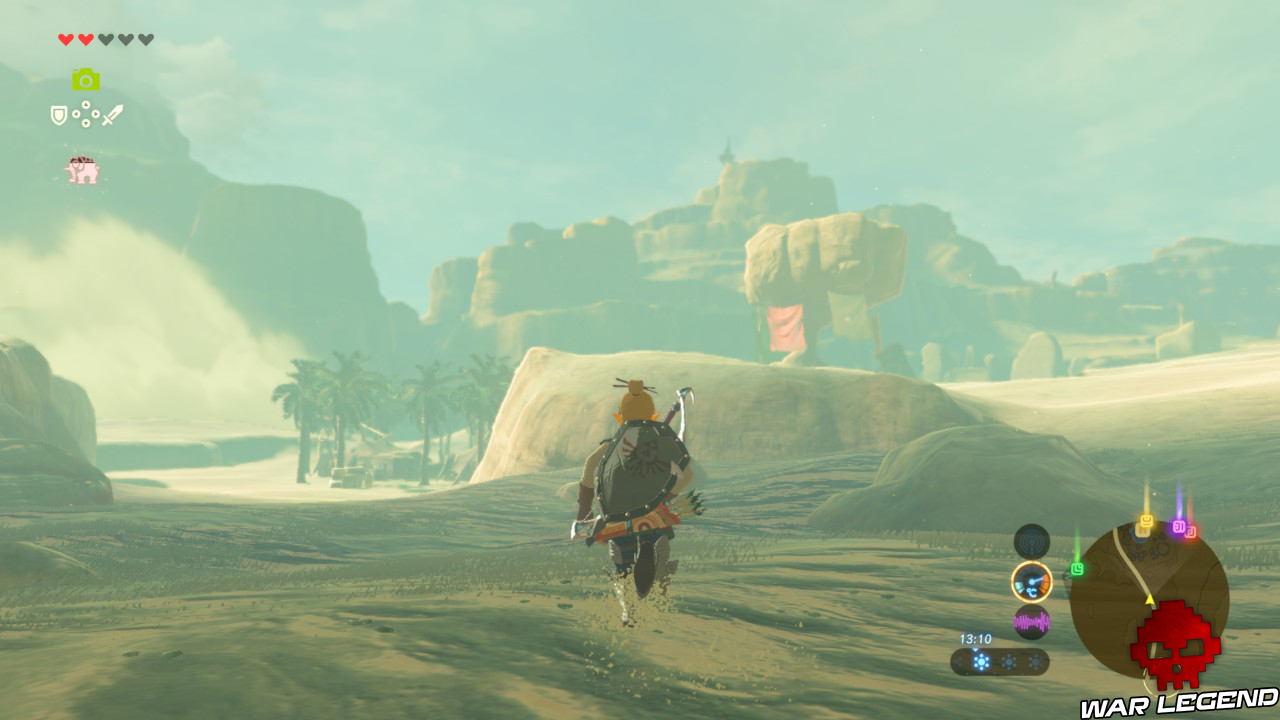Click the center snowflake on the temperature bar
The height and width of the screenshot is (720, 1280).
(x=1007, y=660)
